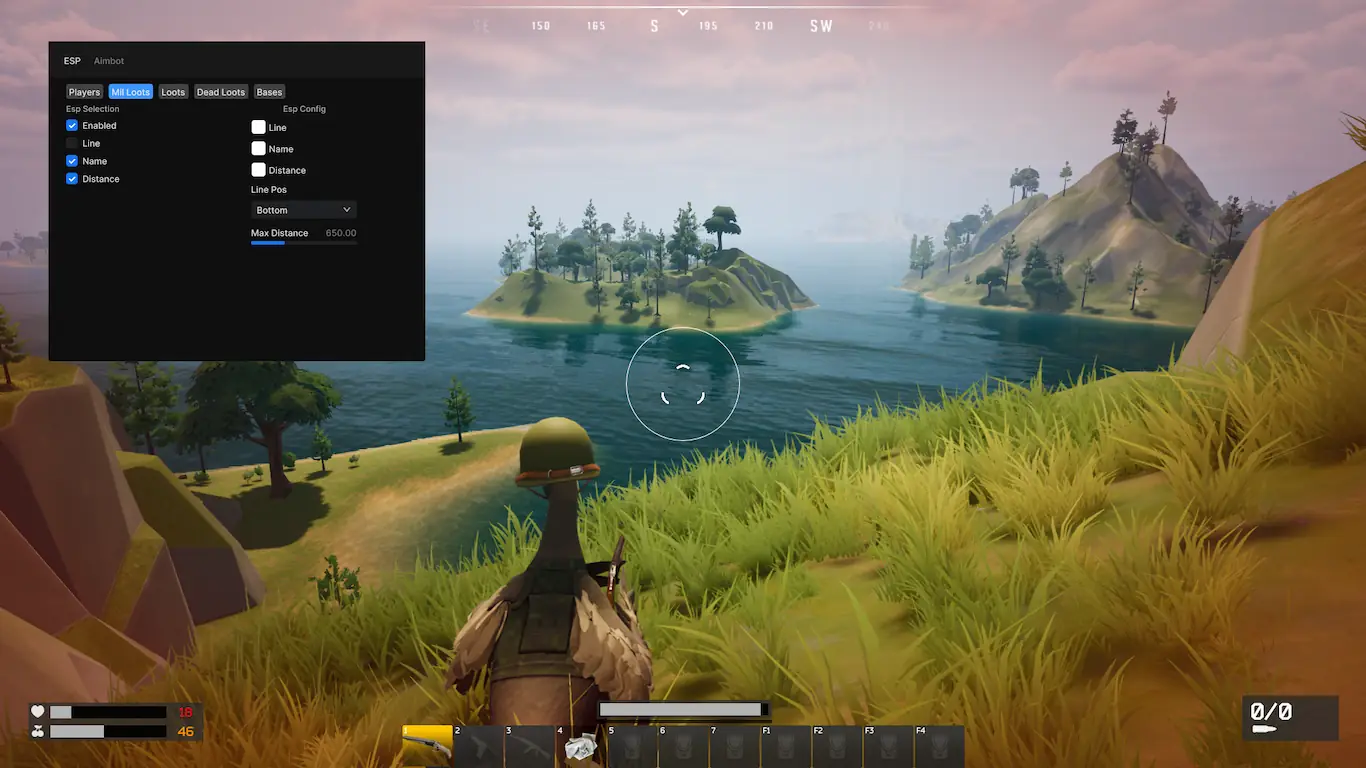The height and width of the screenshot is (768, 1366).
Task: Click the Line box under Esp Config
Action: coord(258,127)
